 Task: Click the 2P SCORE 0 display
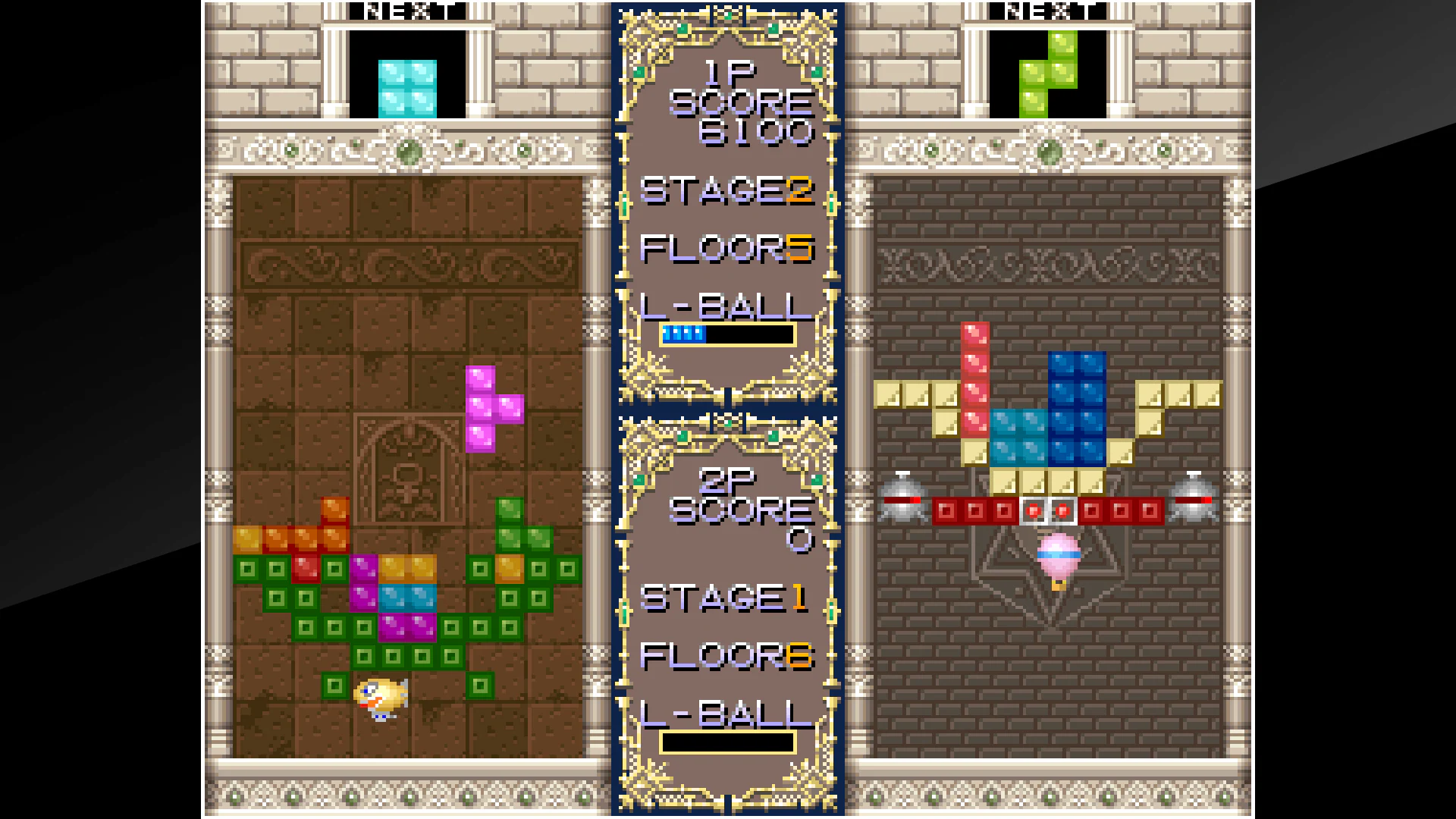coord(736,508)
